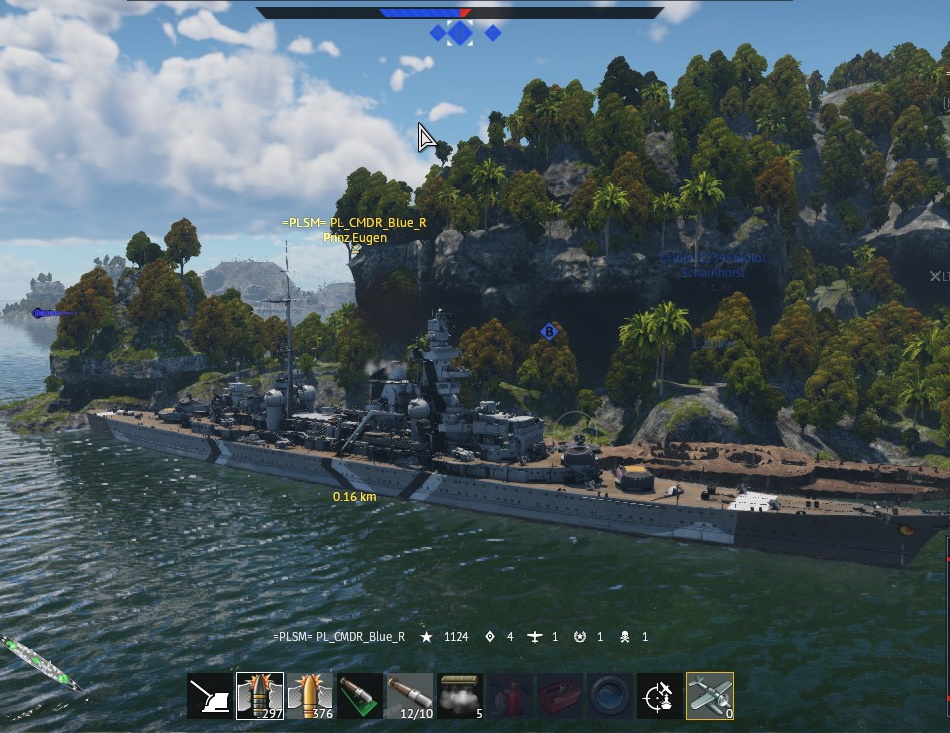Deploy the smoke screen ability
This screenshot has height=733, width=950.
click(460, 696)
